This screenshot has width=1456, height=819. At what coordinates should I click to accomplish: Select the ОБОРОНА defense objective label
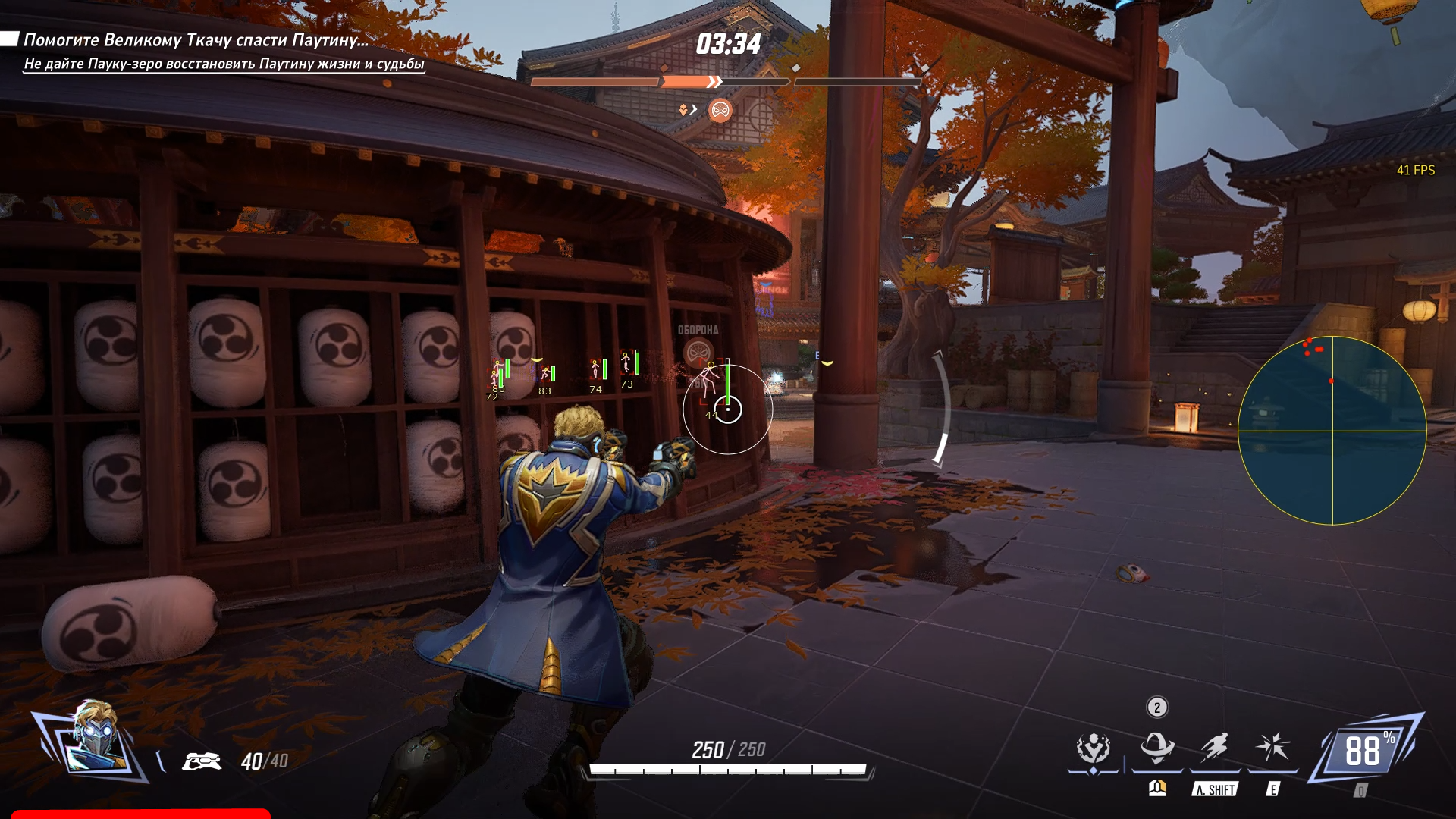pos(697,331)
